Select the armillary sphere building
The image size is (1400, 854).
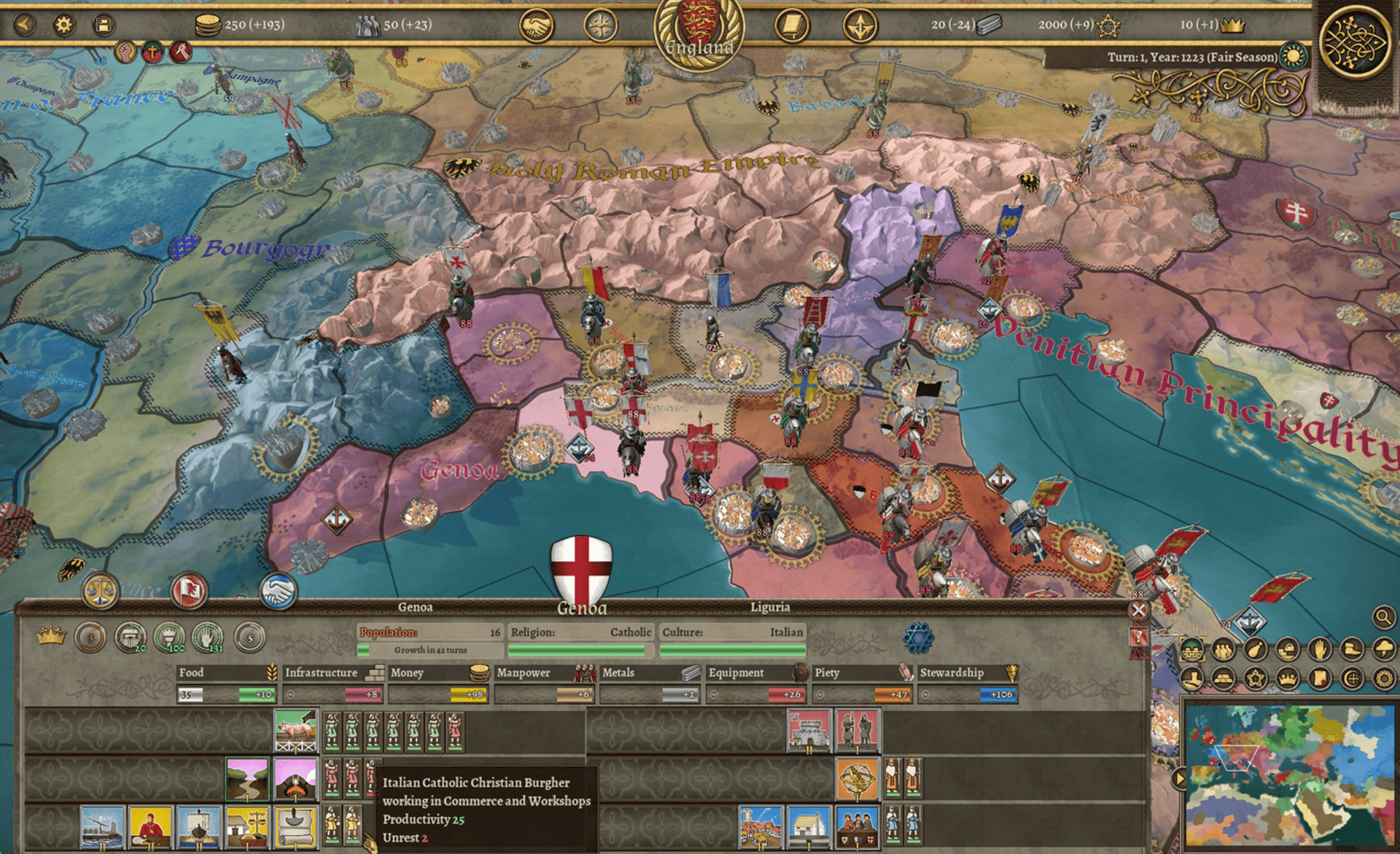[857, 778]
